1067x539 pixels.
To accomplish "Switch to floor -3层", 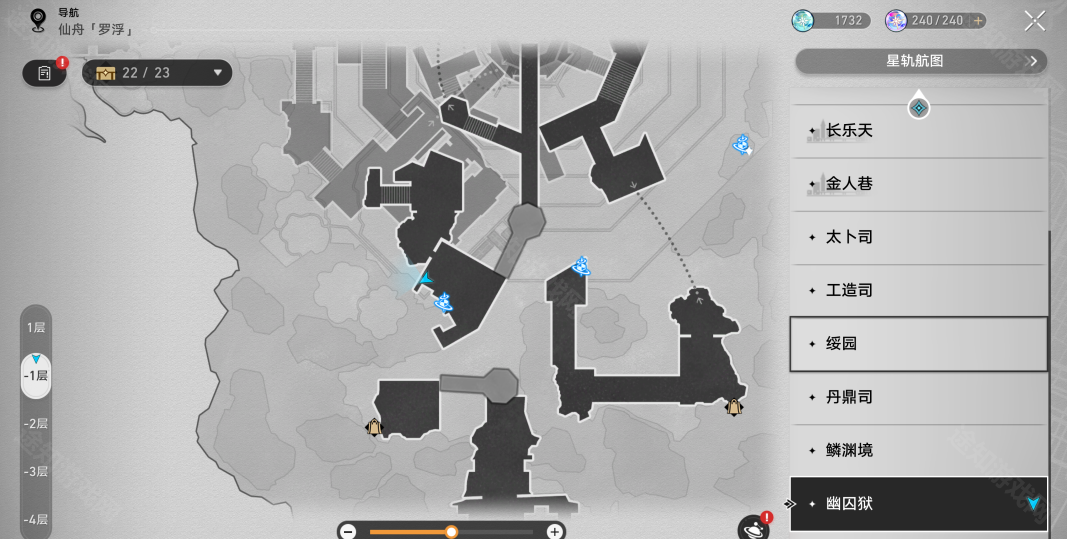I will coord(36,472).
